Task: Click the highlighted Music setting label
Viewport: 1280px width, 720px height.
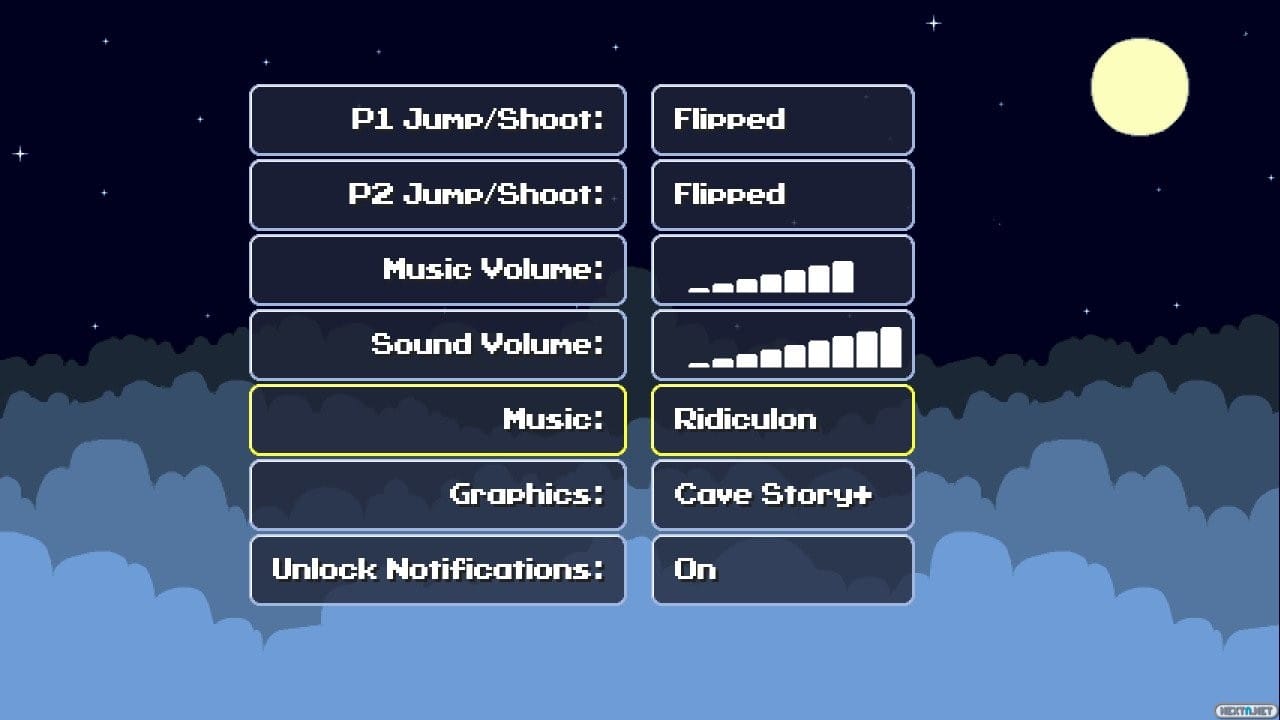Action: click(437, 420)
